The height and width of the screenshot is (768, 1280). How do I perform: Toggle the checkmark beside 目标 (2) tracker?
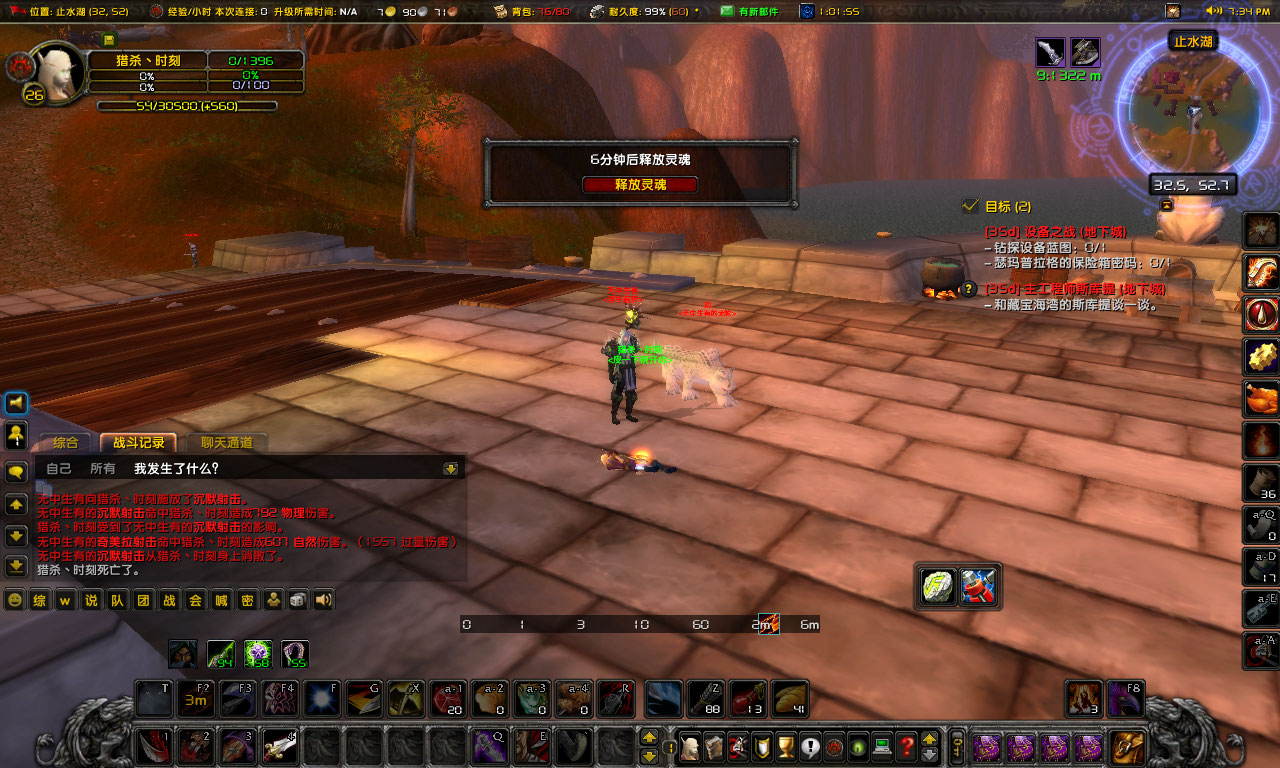(969, 205)
